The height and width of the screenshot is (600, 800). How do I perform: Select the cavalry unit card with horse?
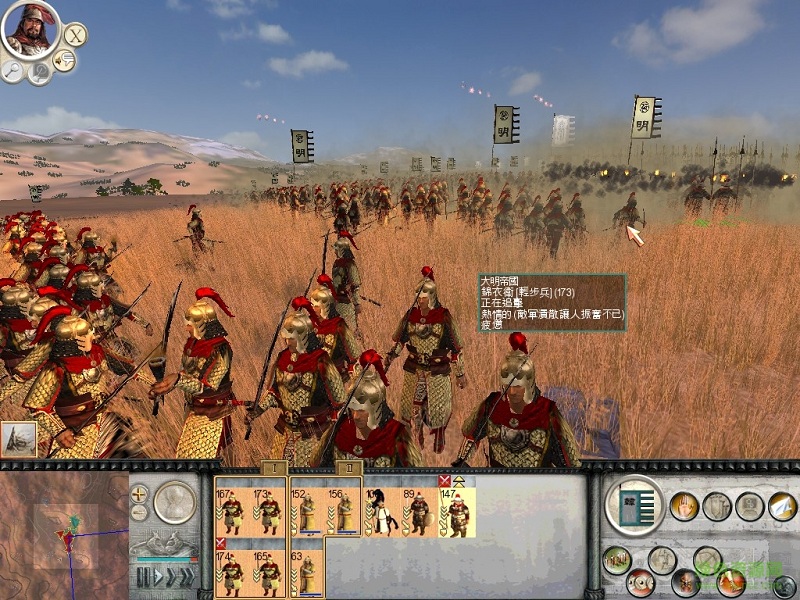(381, 511)
